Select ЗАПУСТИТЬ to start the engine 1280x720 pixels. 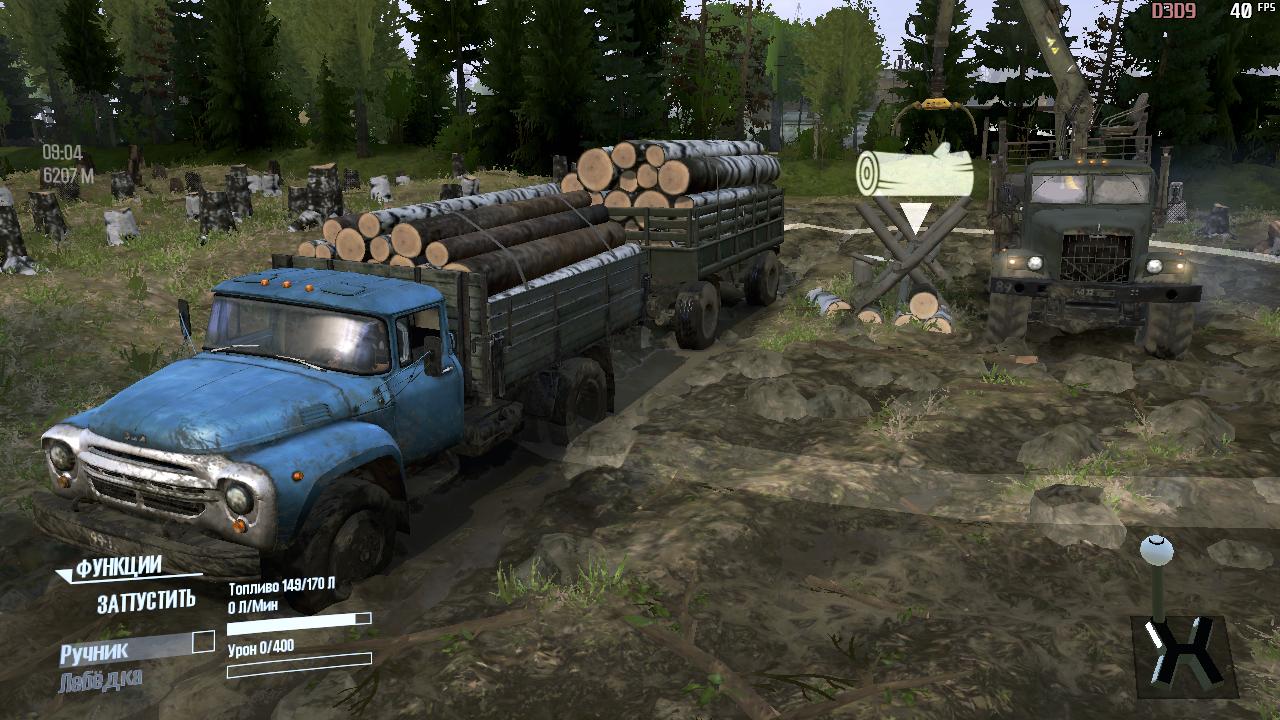point(146,602)
